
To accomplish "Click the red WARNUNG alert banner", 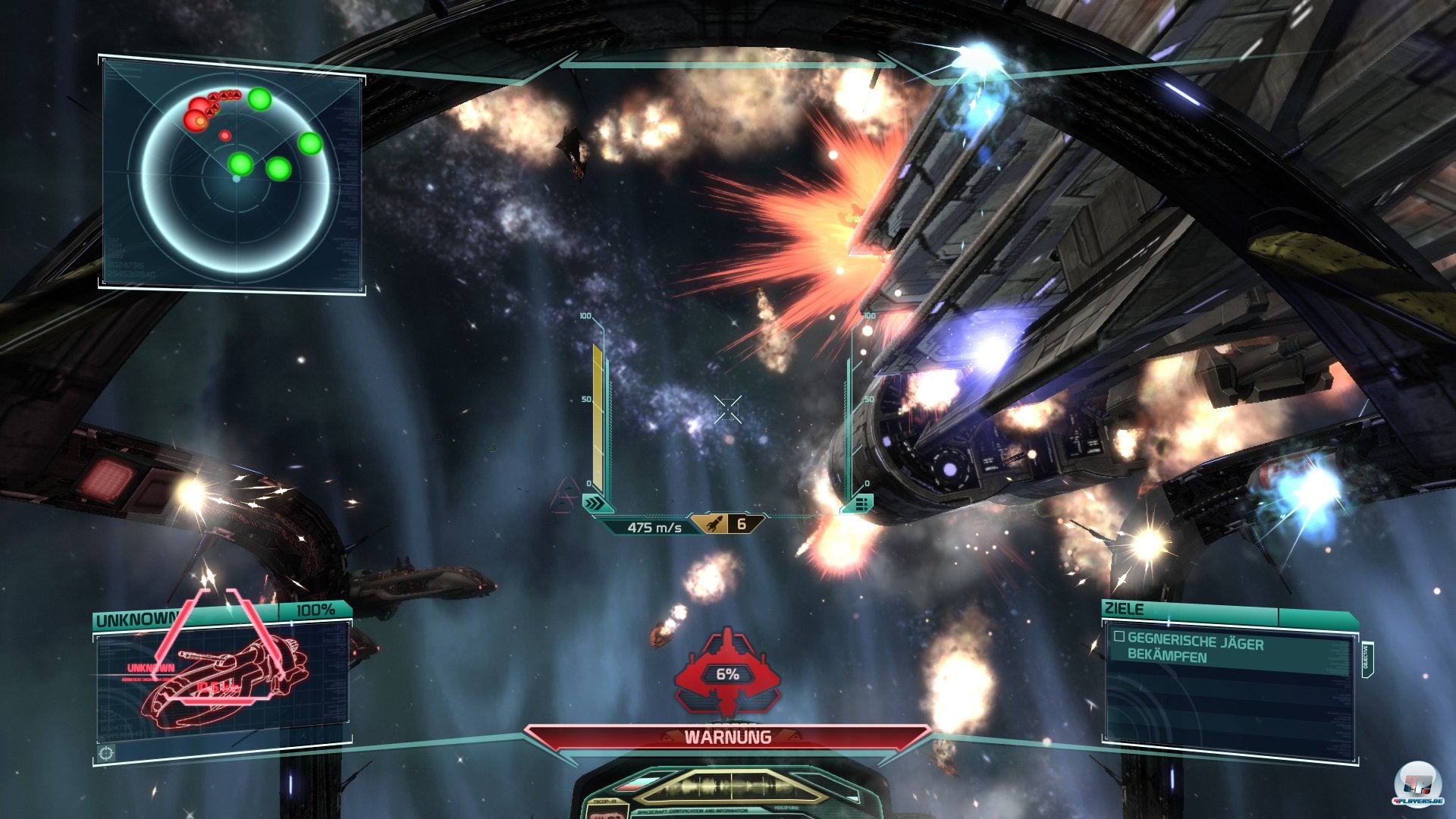I will (727, 737).
